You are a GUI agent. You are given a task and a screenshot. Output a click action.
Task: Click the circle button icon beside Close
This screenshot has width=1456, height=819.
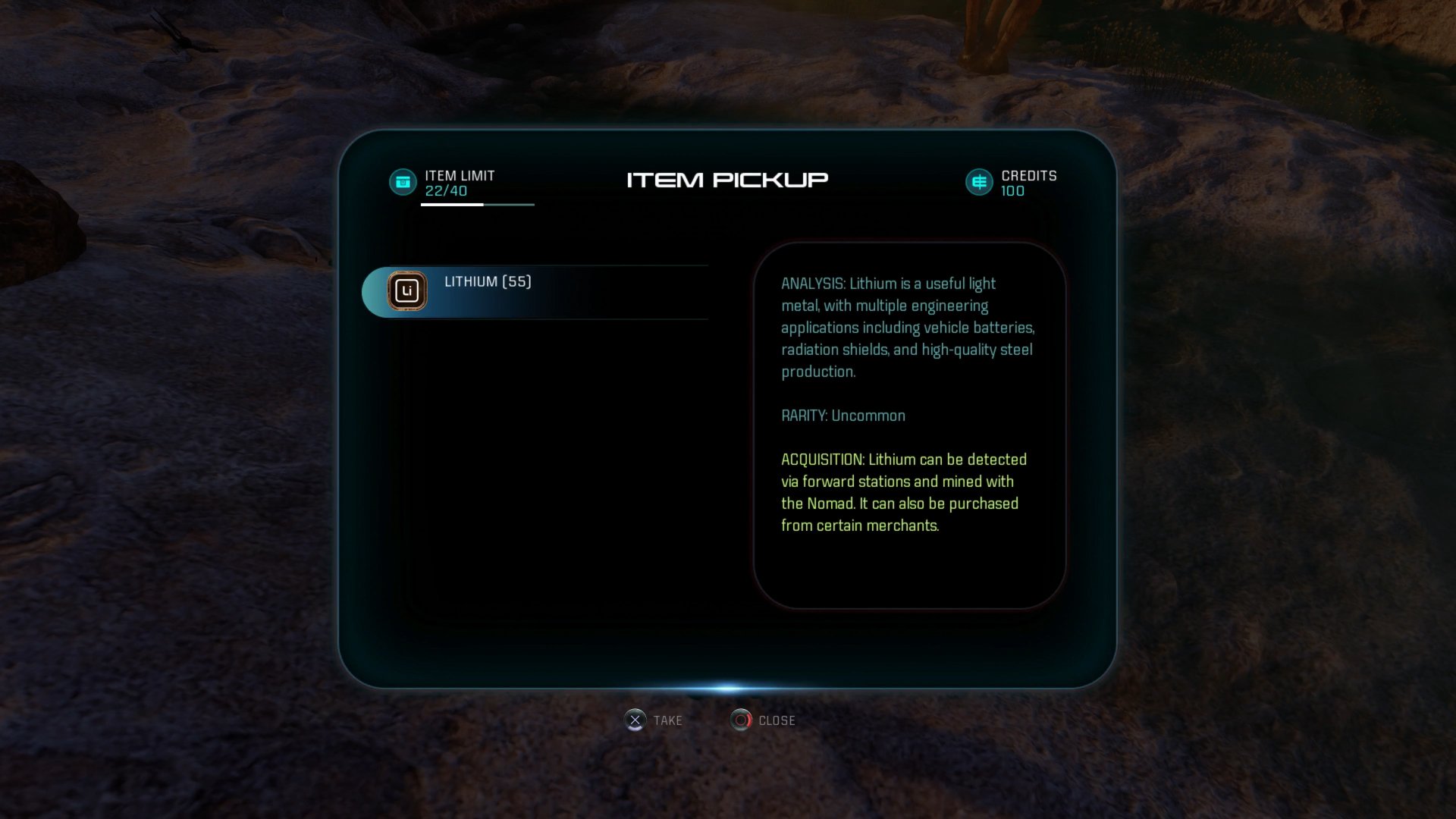(739, 720)
